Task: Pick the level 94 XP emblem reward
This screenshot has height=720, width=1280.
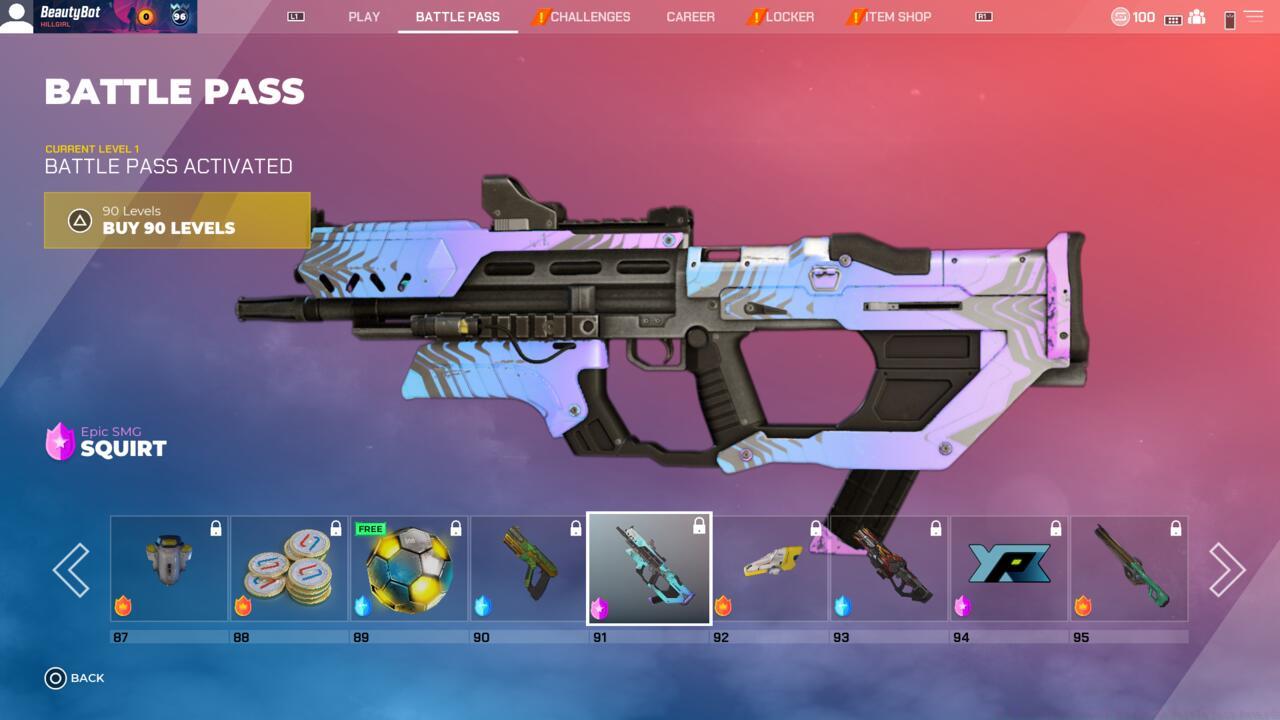Action: coord(1009,569)
